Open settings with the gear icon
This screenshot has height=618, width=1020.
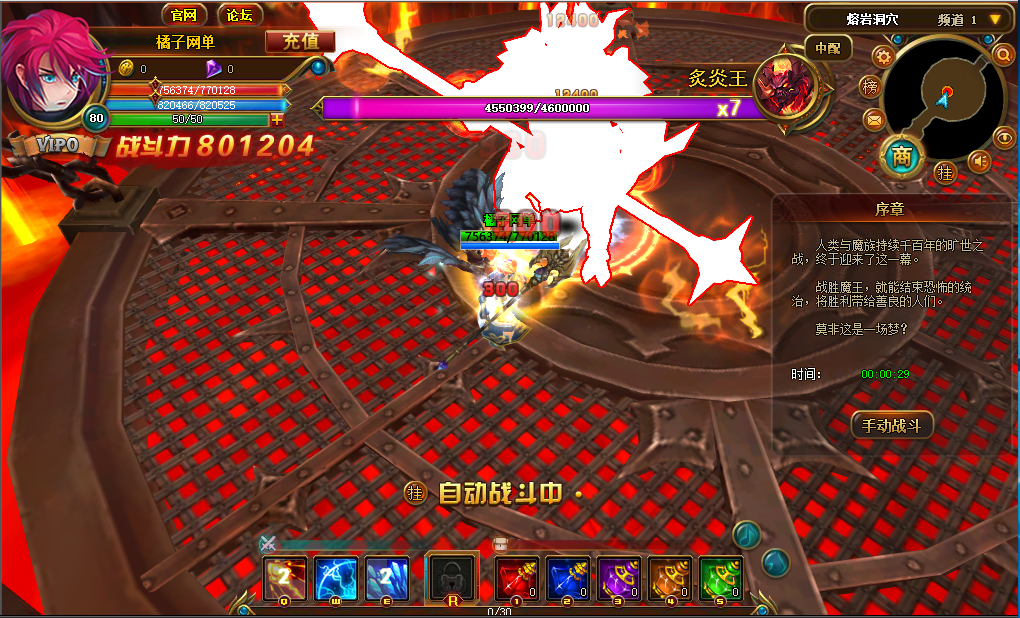[882, 55]
